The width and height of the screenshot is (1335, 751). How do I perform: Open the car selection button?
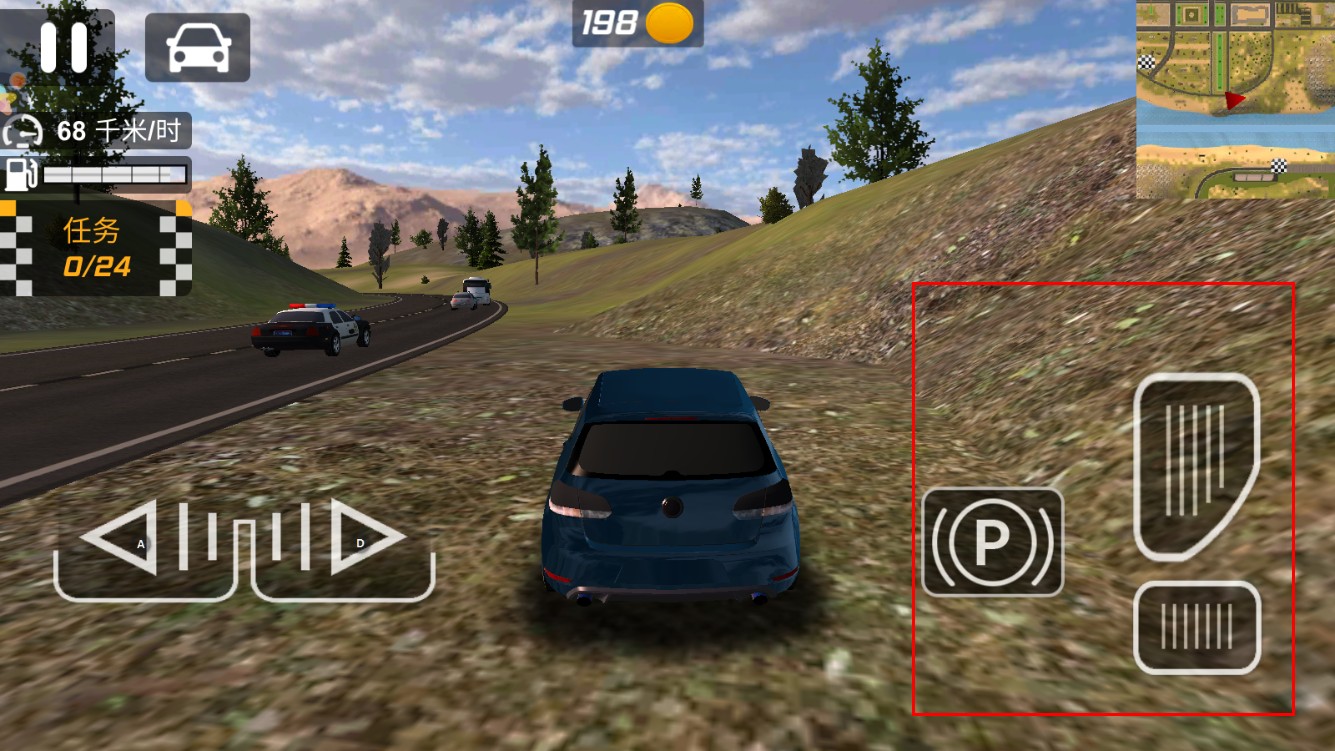pyautogui.click(x=197, y=47)
